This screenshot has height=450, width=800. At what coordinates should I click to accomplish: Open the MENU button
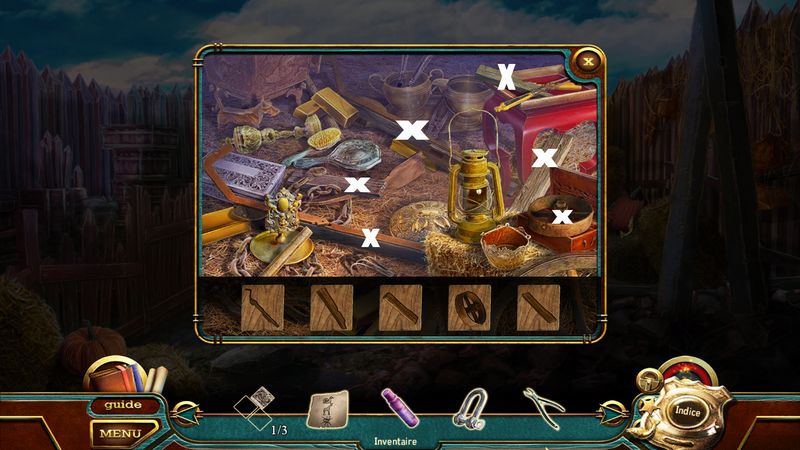pyautogui.click(x=120, y=434)
